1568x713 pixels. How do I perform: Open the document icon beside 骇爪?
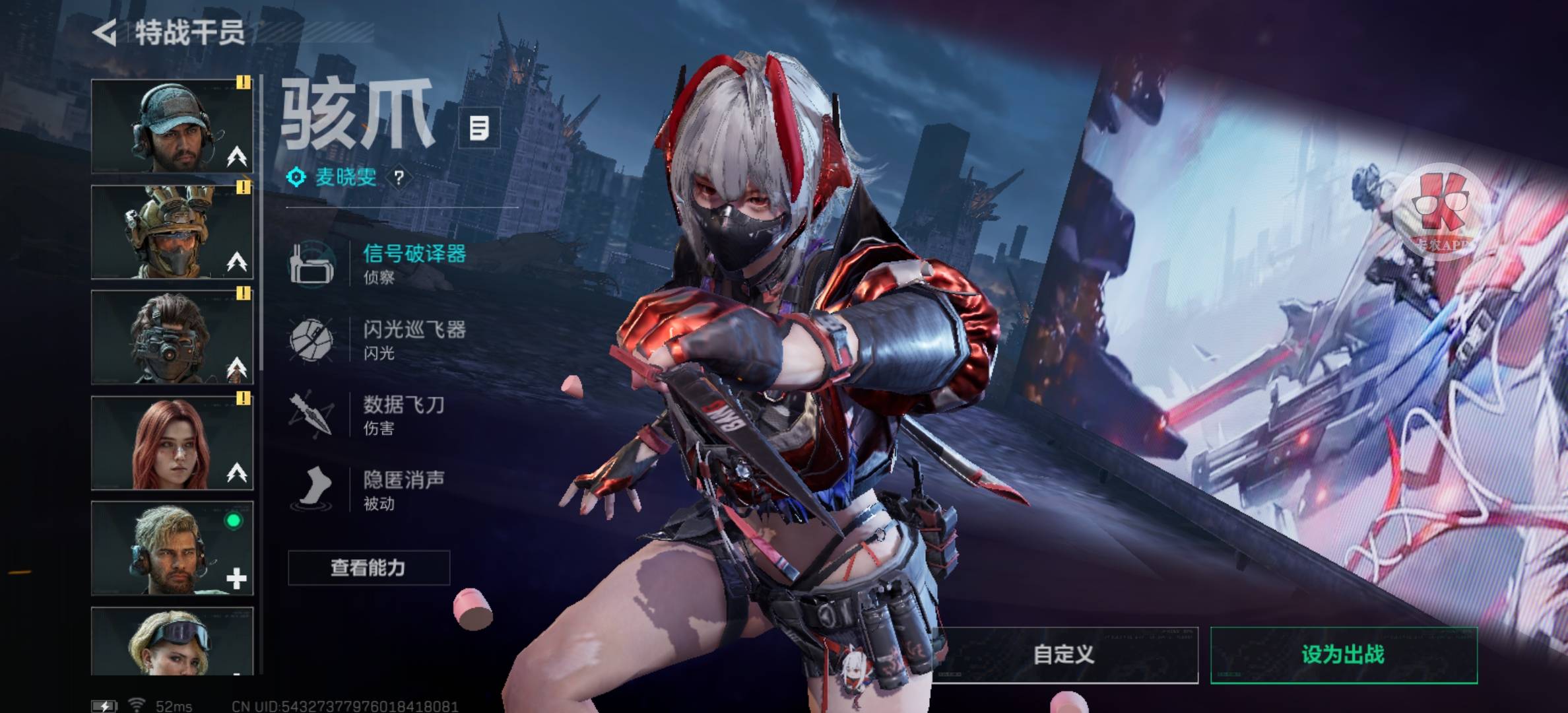coord(479,128)
